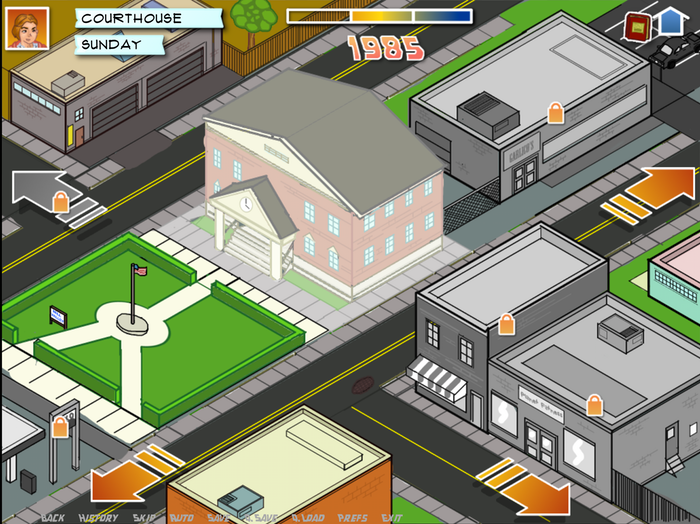Click the character portrait
Viewport: 700px width, 524px height.
point(27,29)
